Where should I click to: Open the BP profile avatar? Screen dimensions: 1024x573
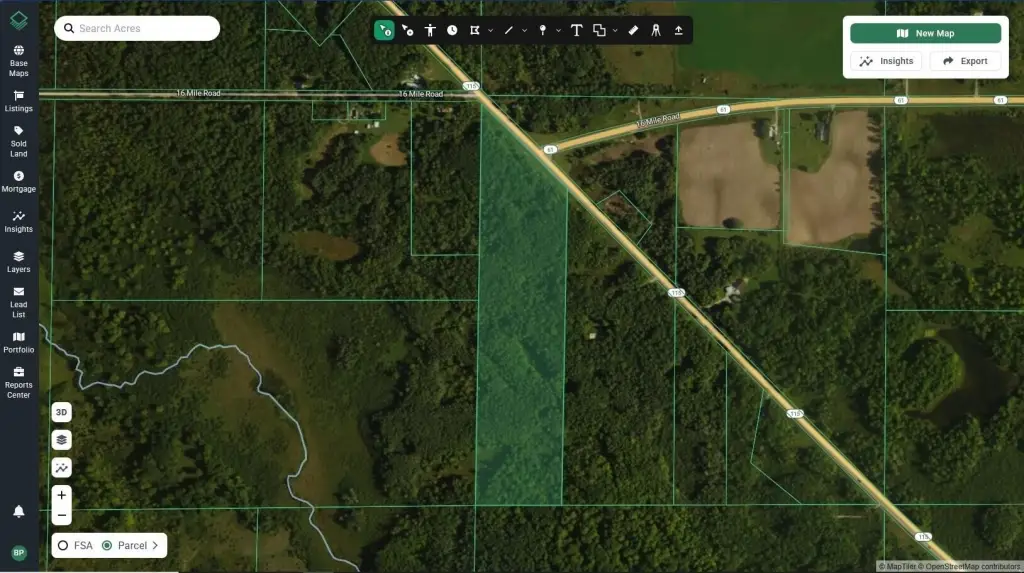[18, 553]
